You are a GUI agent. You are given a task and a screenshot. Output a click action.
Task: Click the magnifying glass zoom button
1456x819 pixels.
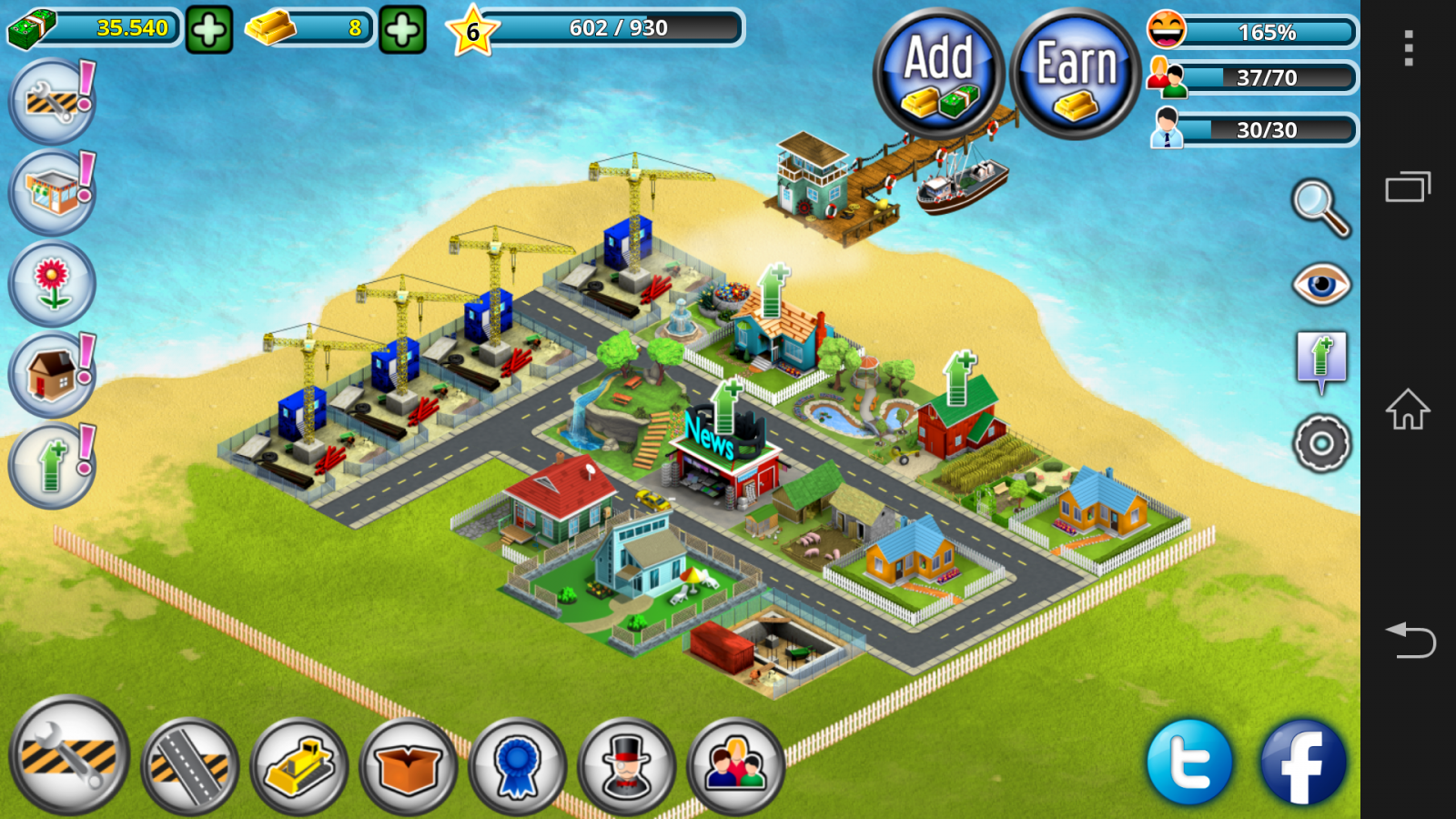click(x=1321, y=208)
